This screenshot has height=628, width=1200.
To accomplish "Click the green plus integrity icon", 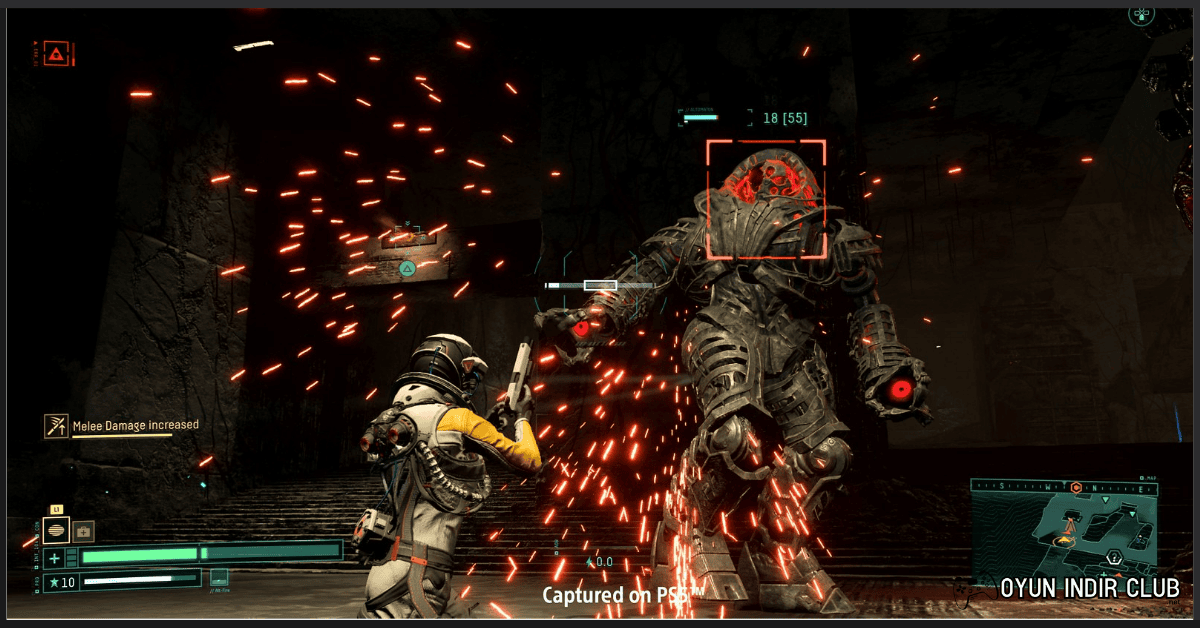I will click(x=54, y=557).
